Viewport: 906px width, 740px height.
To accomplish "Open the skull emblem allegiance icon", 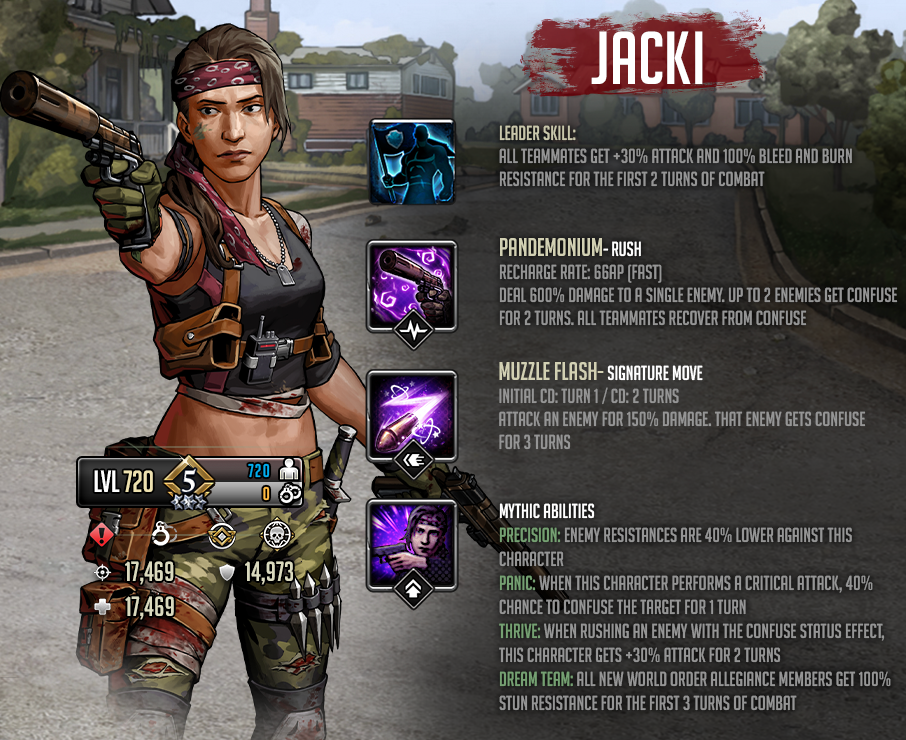I will pos(276,535).
